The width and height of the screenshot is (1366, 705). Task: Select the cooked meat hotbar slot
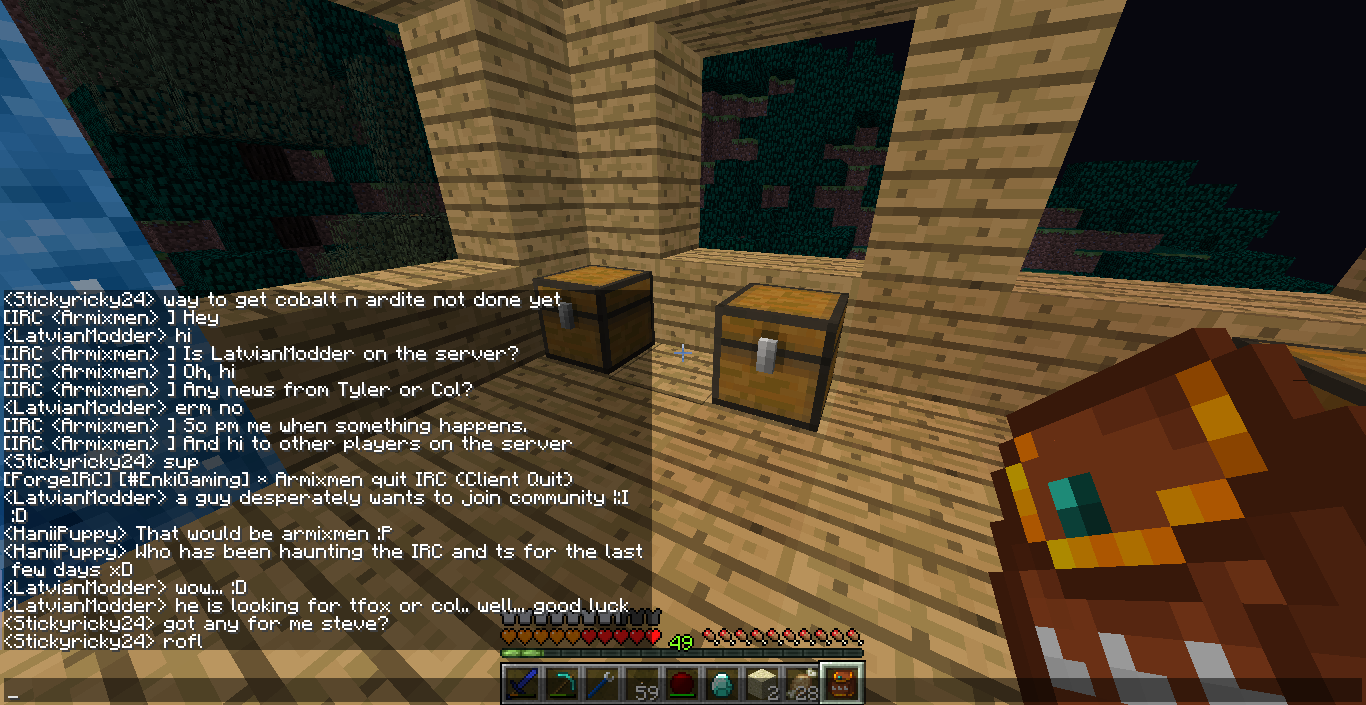[x=800, y=685]
